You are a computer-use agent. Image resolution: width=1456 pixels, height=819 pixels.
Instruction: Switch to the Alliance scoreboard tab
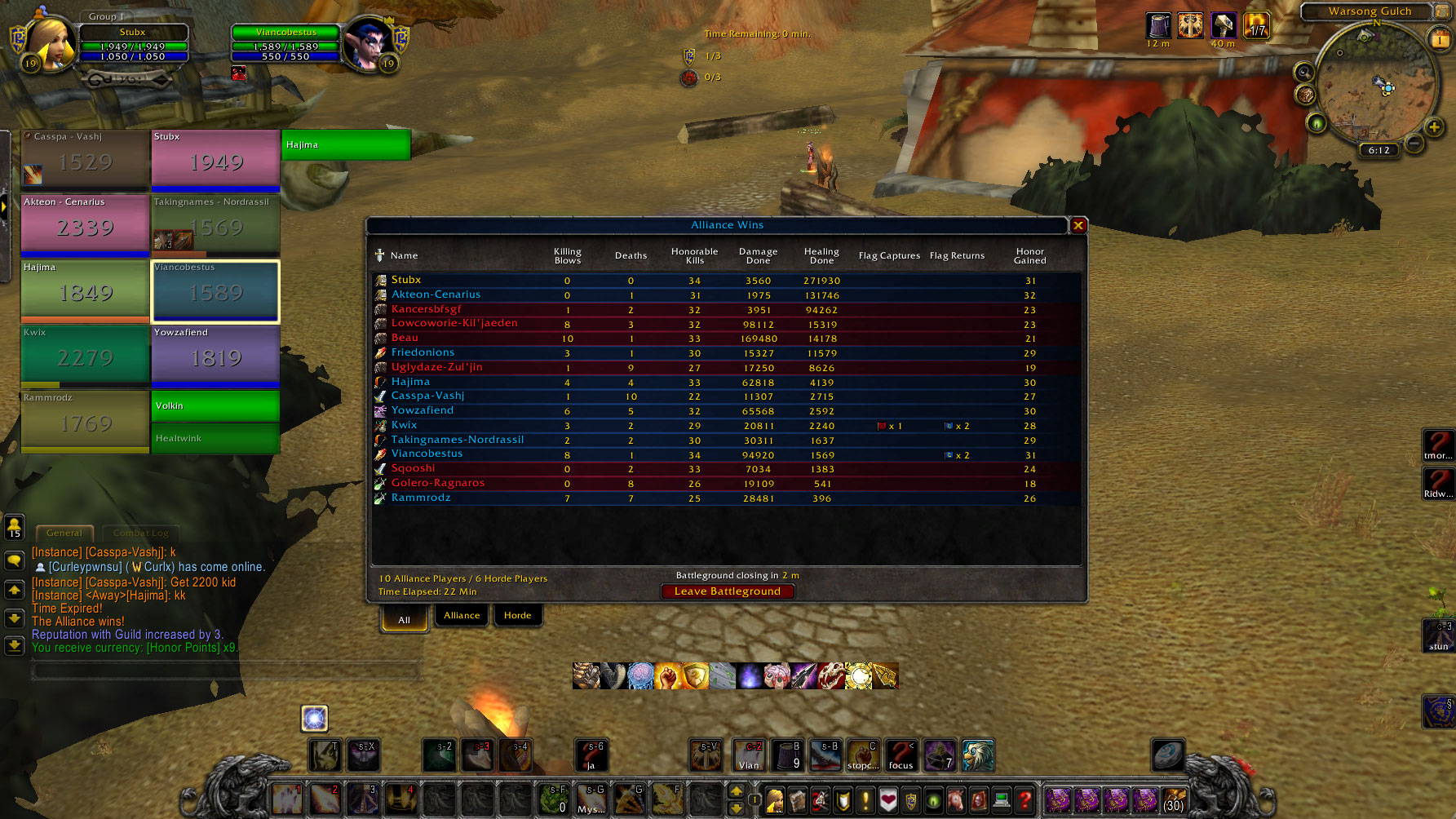coord(462,615)
